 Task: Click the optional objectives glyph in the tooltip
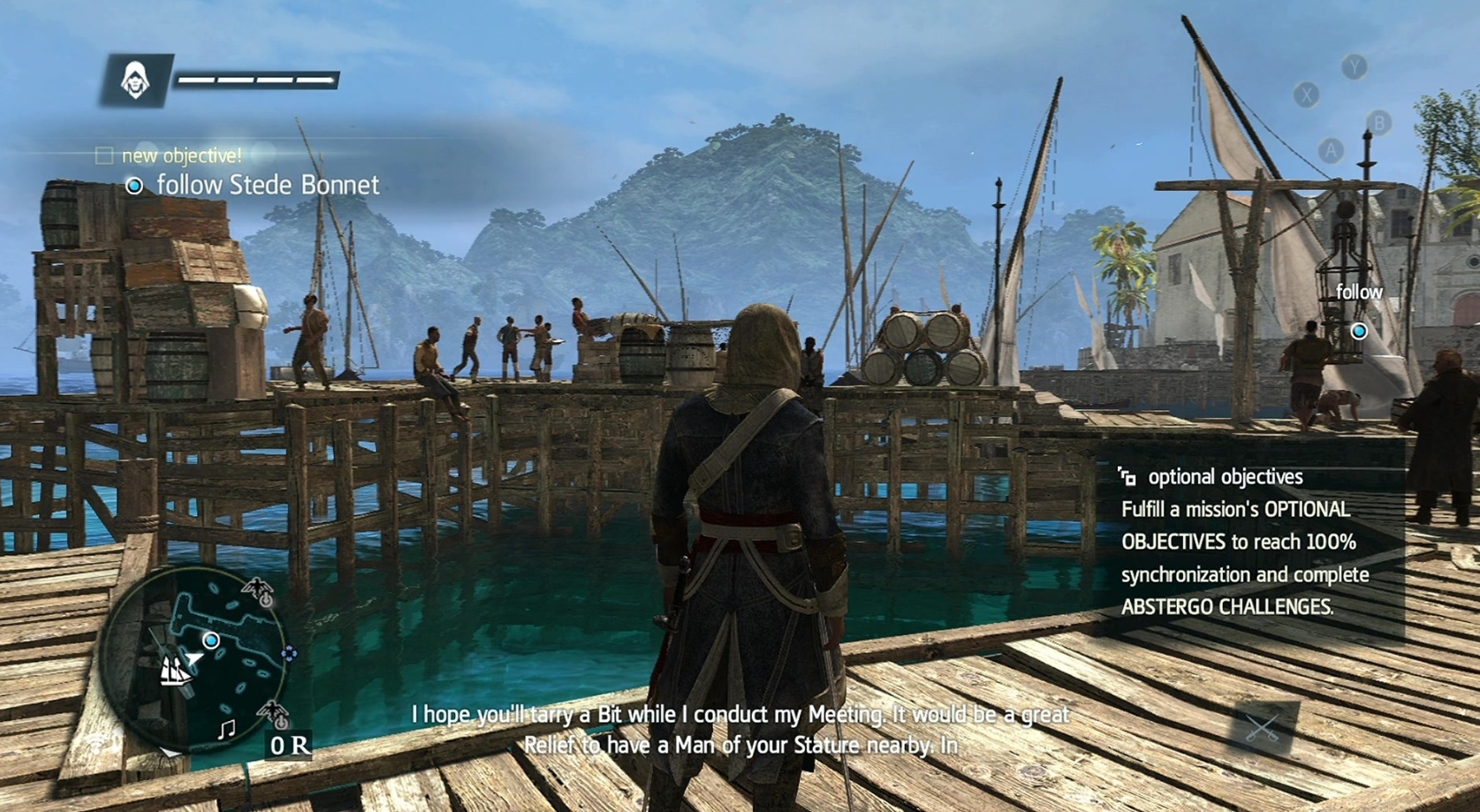click(x=1127, y=476)
